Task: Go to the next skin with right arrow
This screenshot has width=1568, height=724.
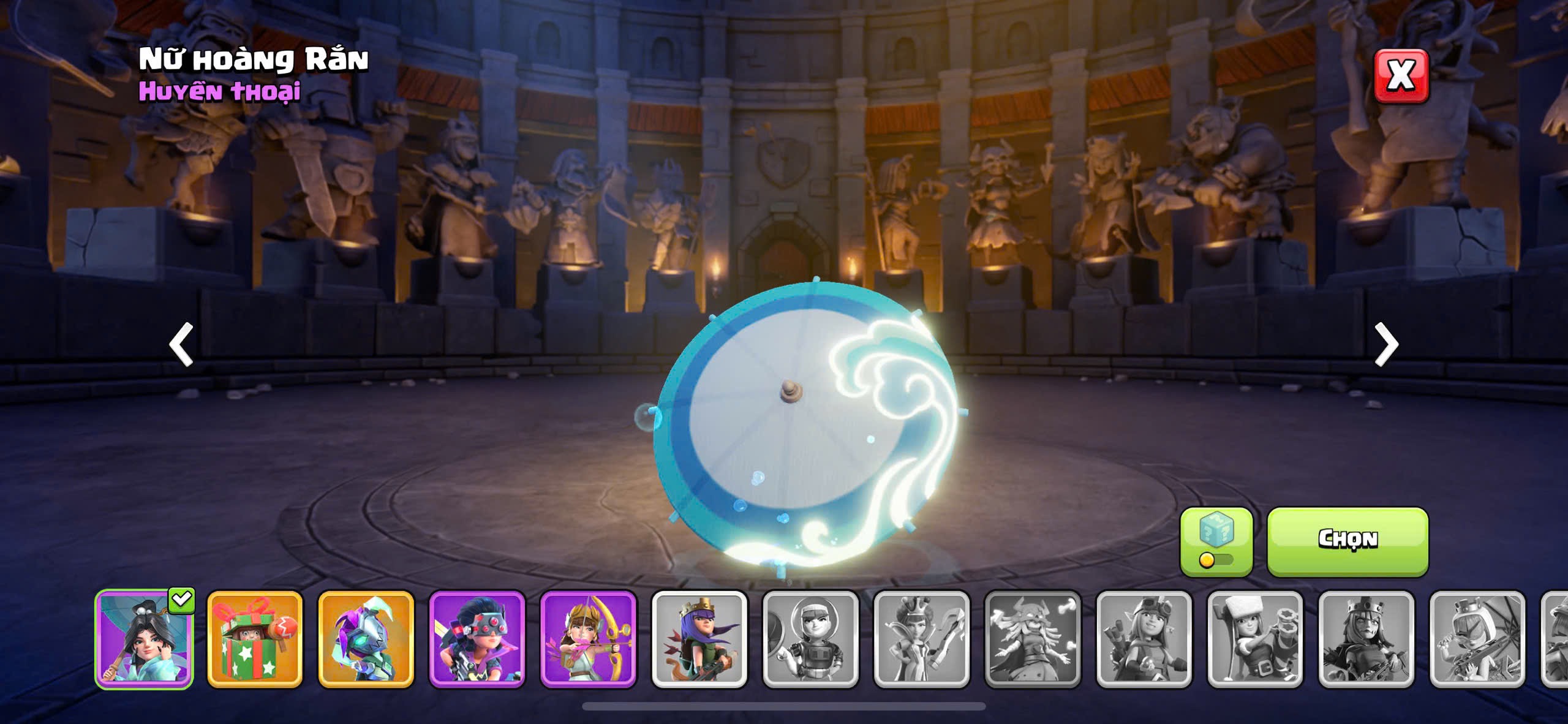Action: point(1386,344)
